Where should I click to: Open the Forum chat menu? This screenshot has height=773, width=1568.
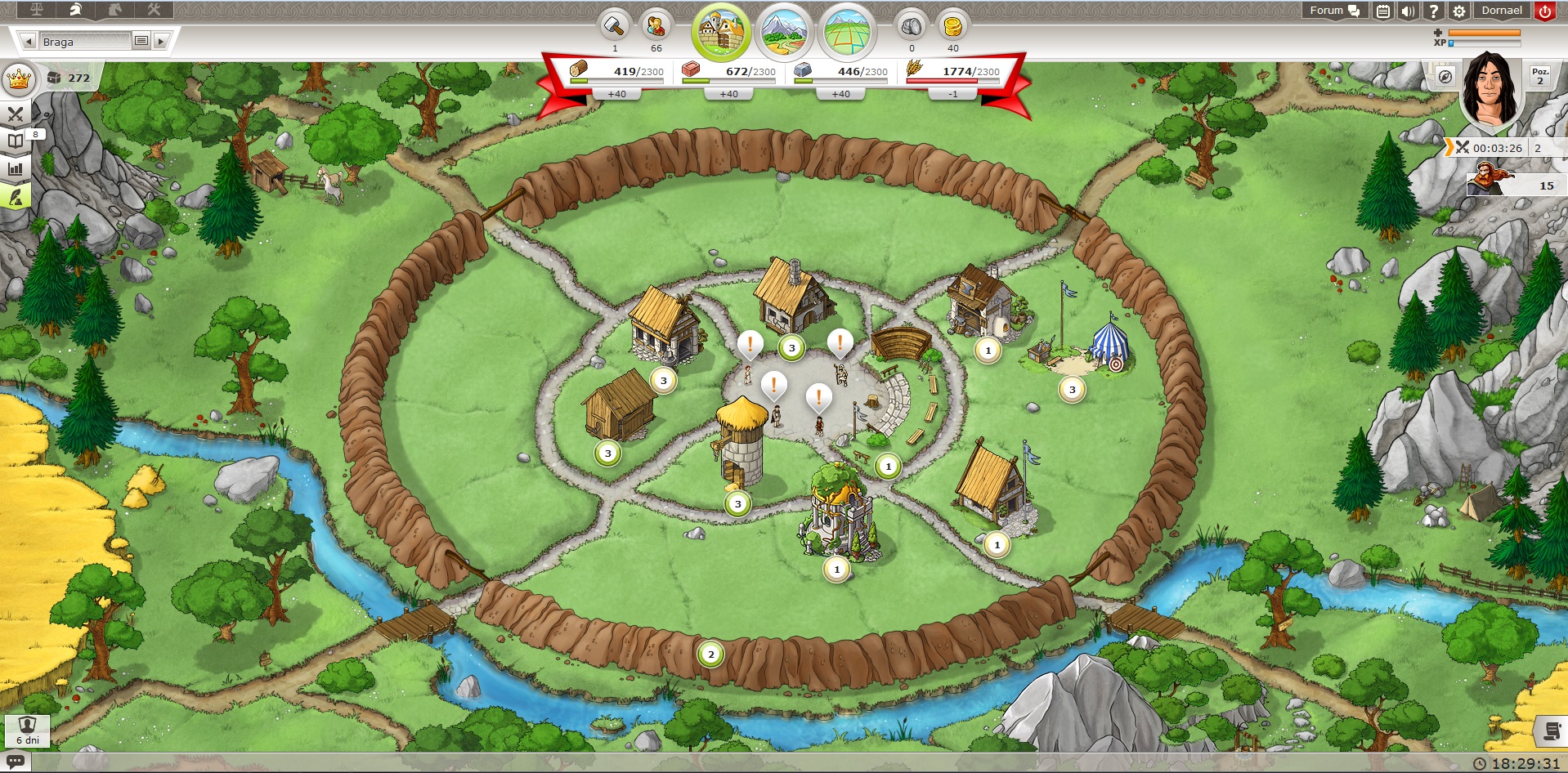pyautogui.click(x=1331, y=10)
